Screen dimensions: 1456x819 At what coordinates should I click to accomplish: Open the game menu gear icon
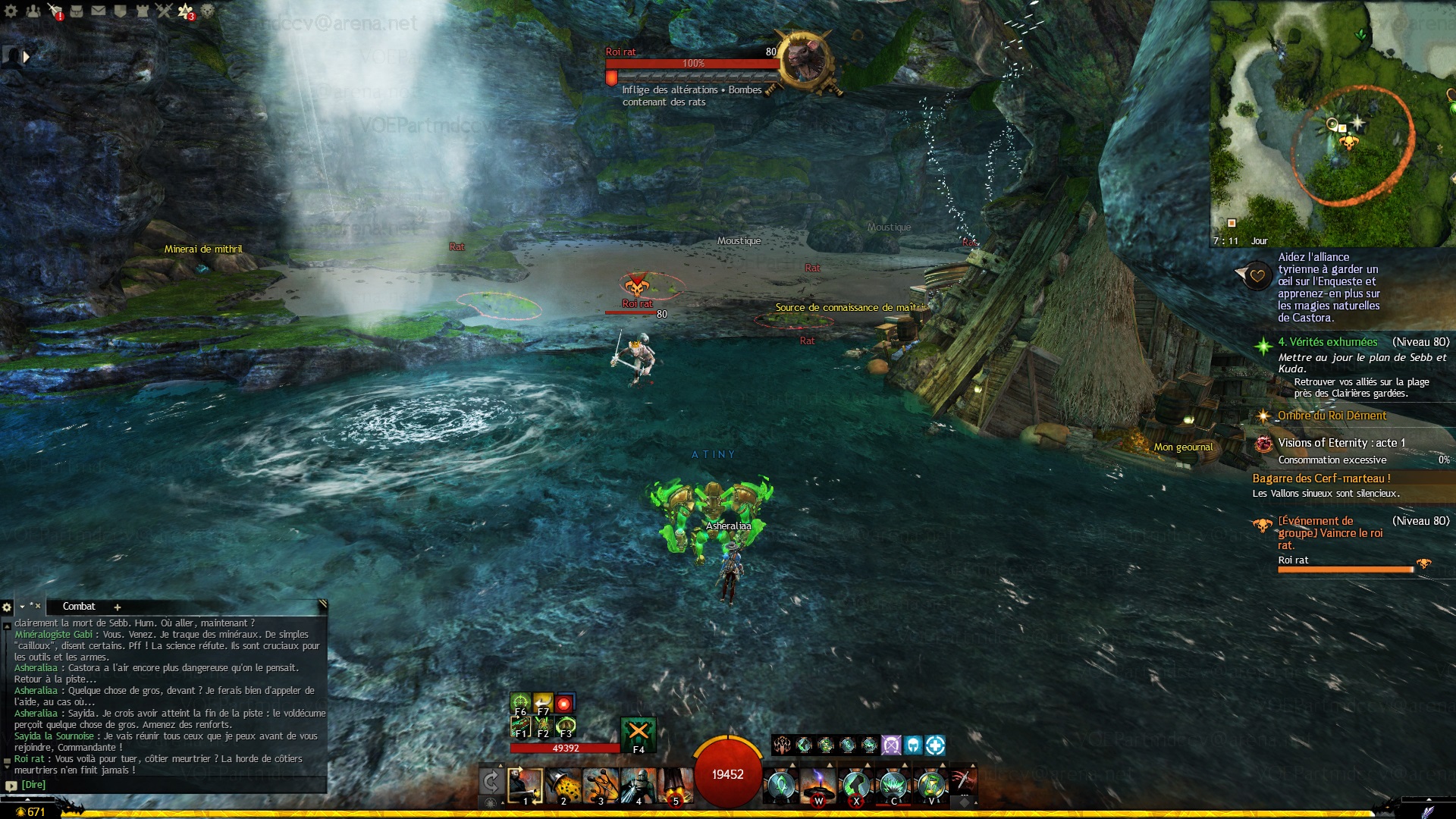tap(11, 11)
